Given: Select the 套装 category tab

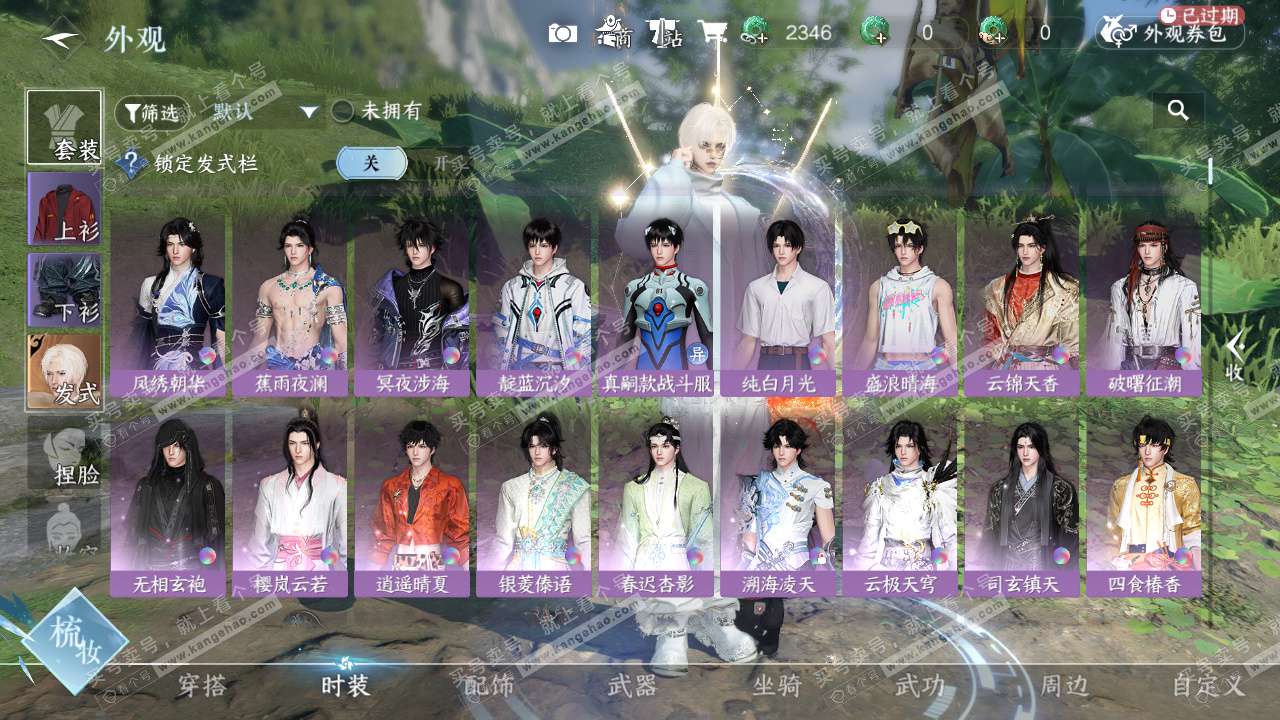Looking at the screenshot, I should (x=64, y=127).
